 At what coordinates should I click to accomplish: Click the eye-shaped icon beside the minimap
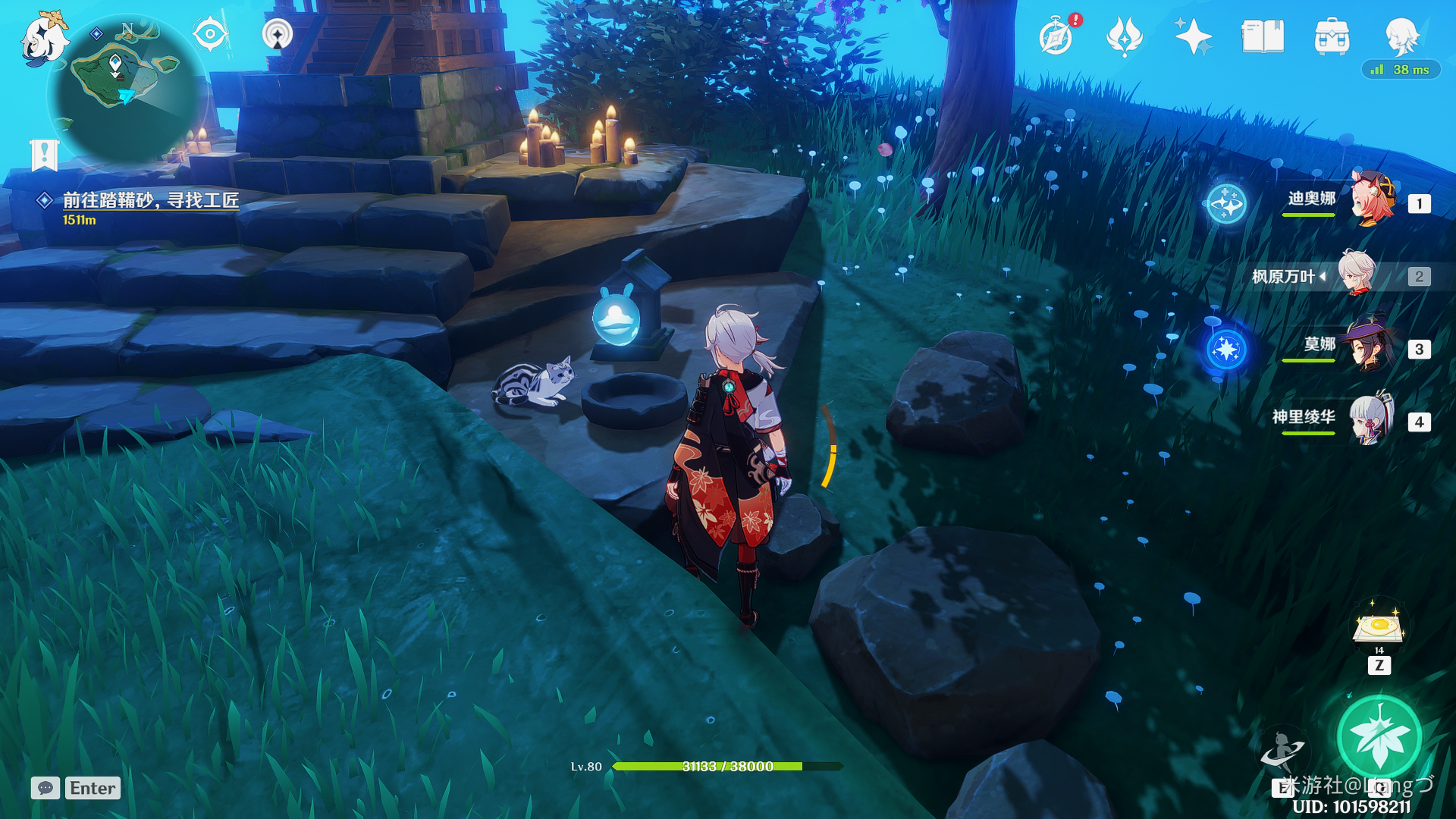pos(209,34)
